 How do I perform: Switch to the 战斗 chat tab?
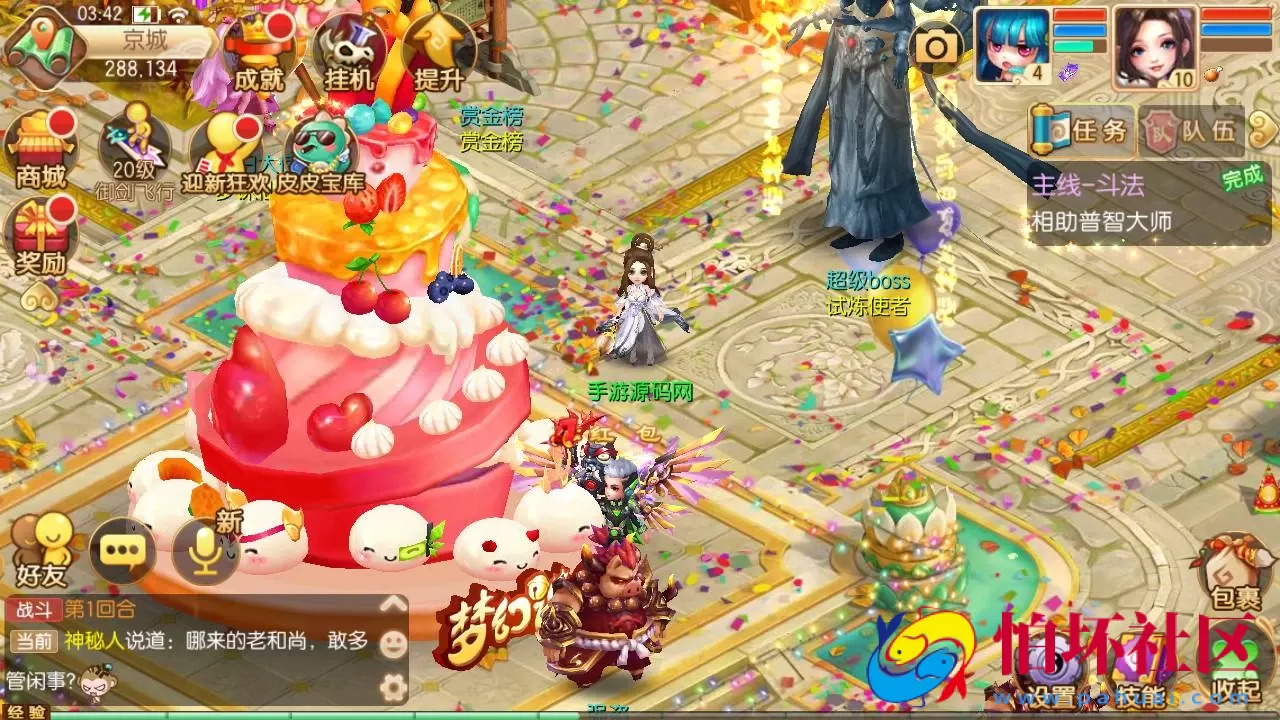(35, 610)
